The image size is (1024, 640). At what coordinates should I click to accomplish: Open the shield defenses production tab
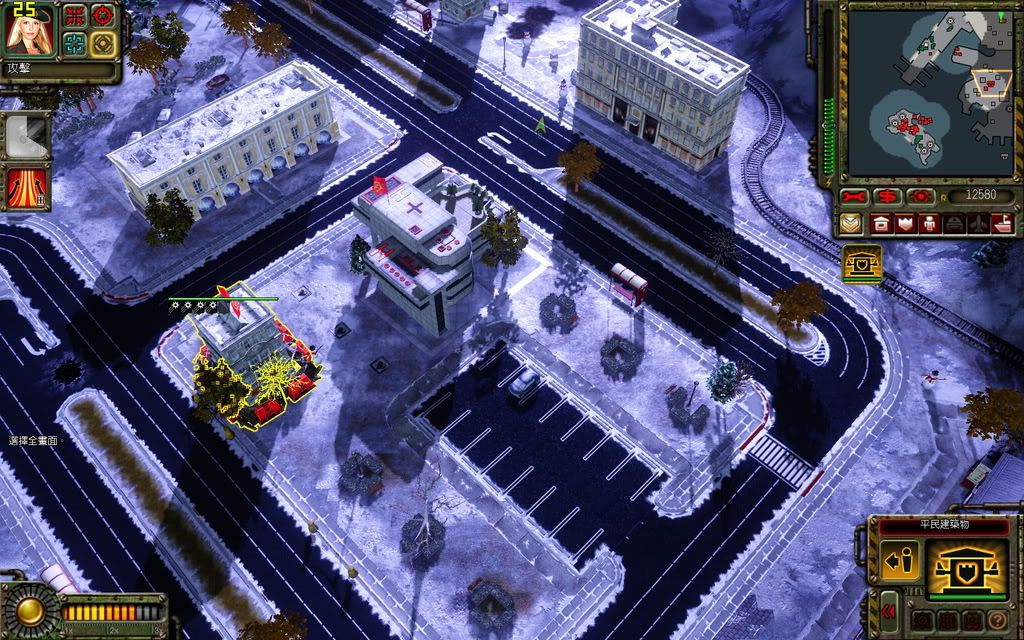coord(906,223)
